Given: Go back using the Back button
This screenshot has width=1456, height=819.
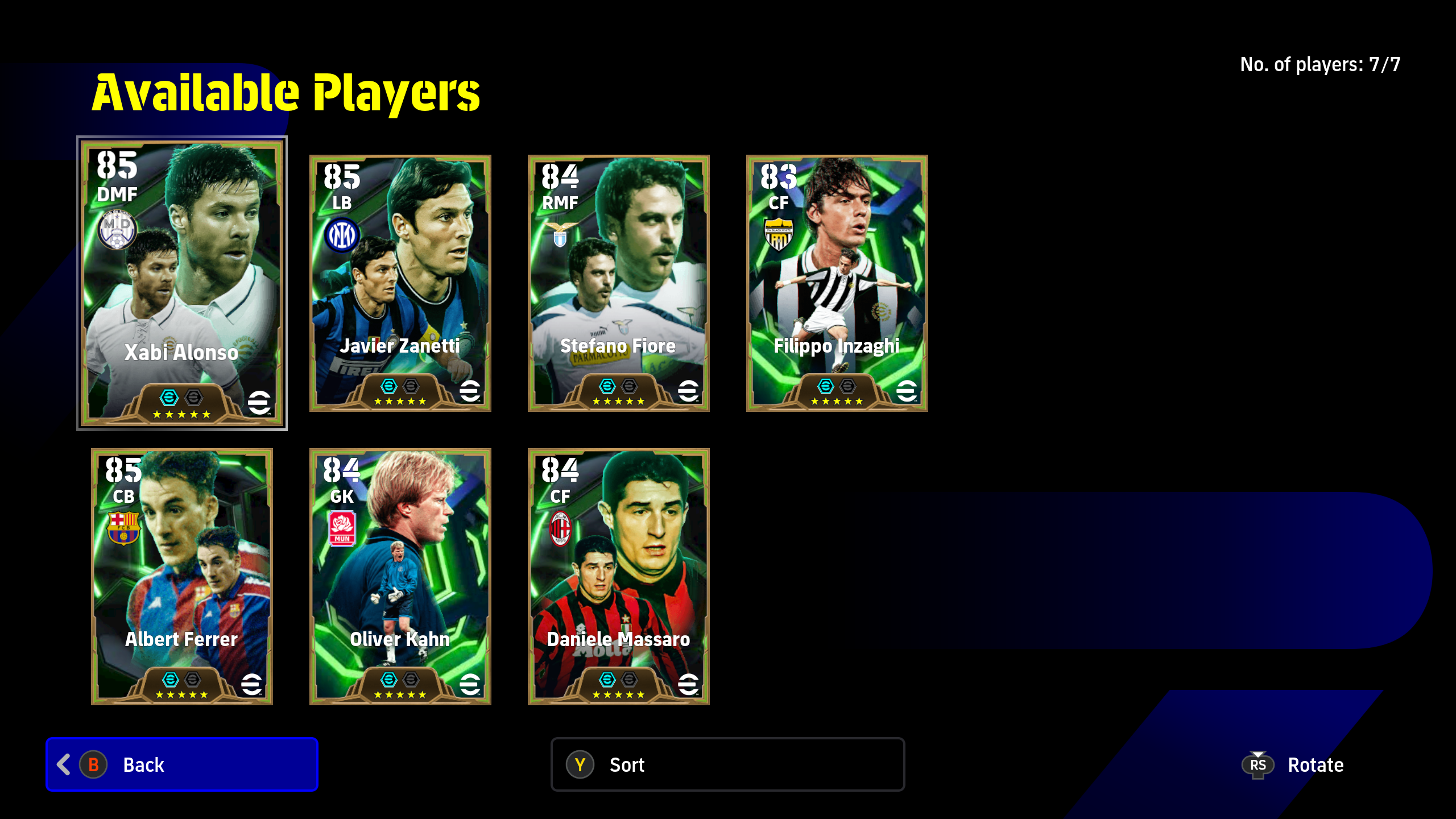Looking at the screenshot, I should click(182, 764).
